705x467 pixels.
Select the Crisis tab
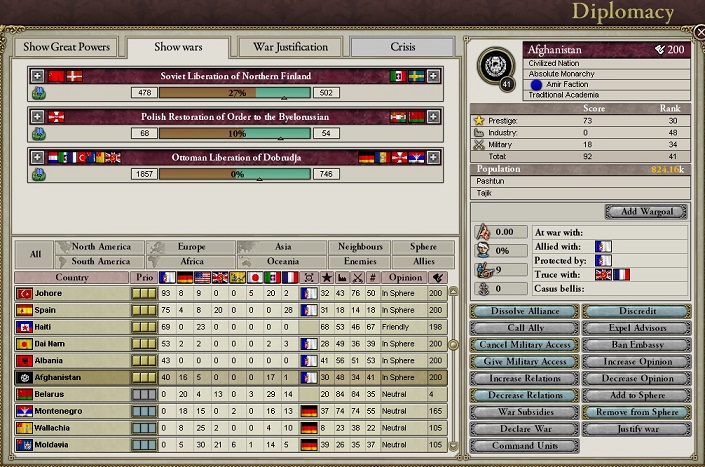[x=404, y=47]
